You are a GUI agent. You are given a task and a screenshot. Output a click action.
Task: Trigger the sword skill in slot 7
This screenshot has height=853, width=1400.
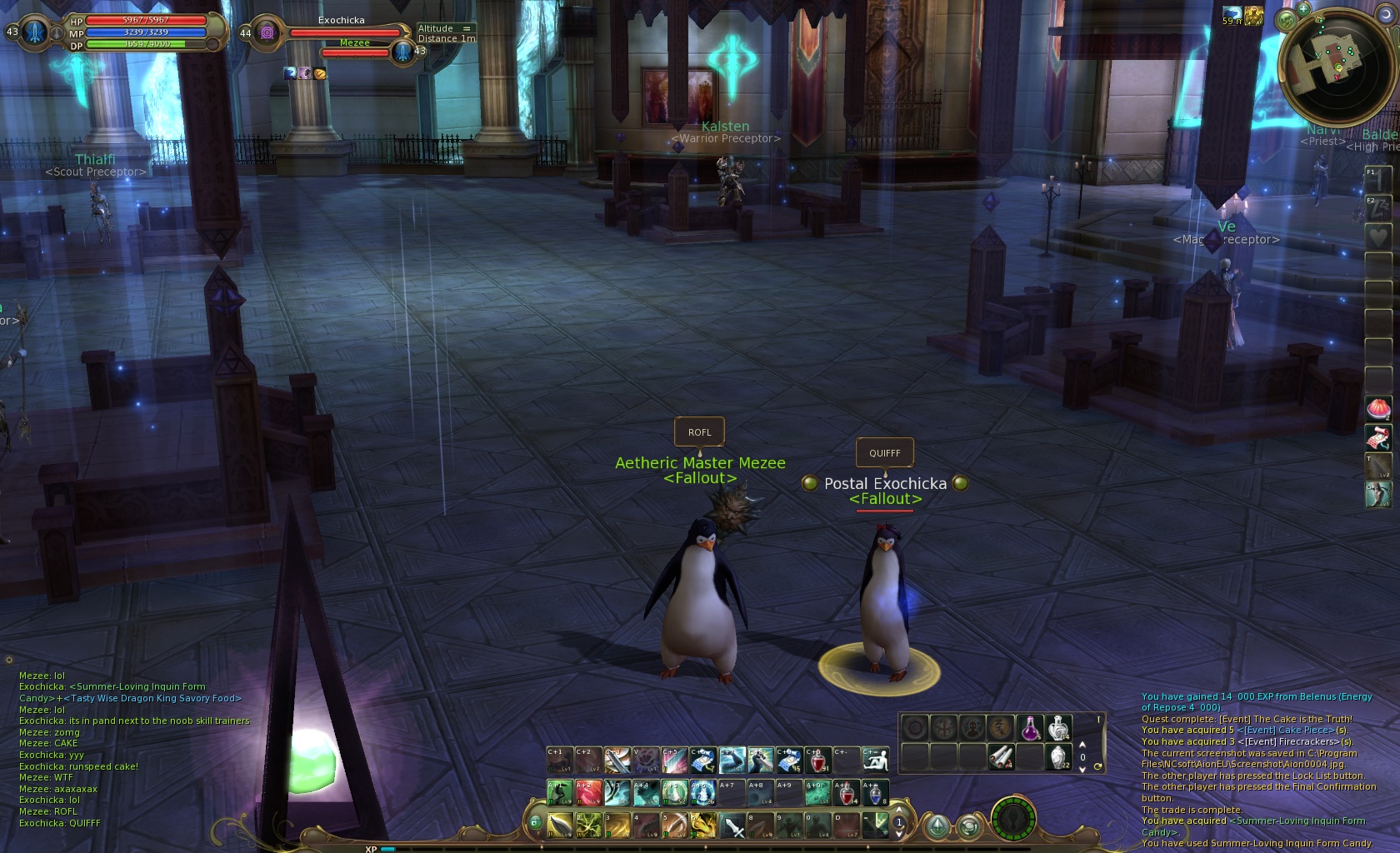pos(732,826)
